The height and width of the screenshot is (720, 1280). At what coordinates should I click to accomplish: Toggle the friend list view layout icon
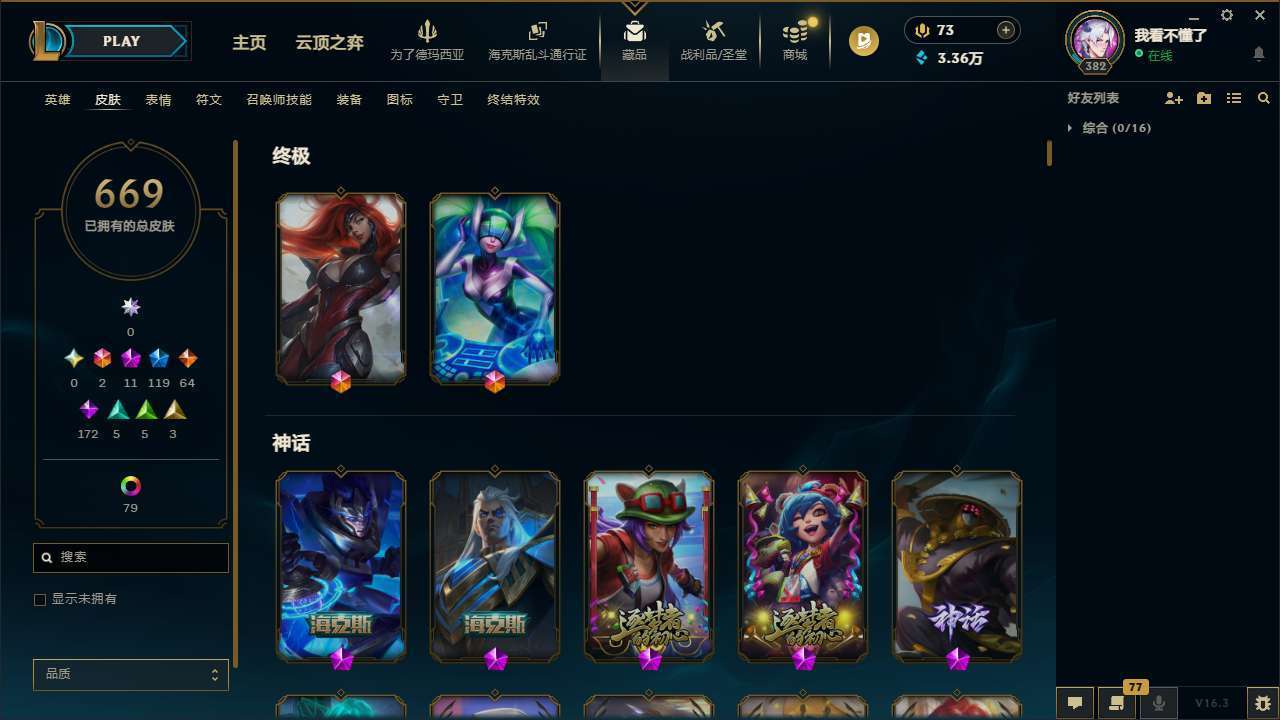(1234, 98)
